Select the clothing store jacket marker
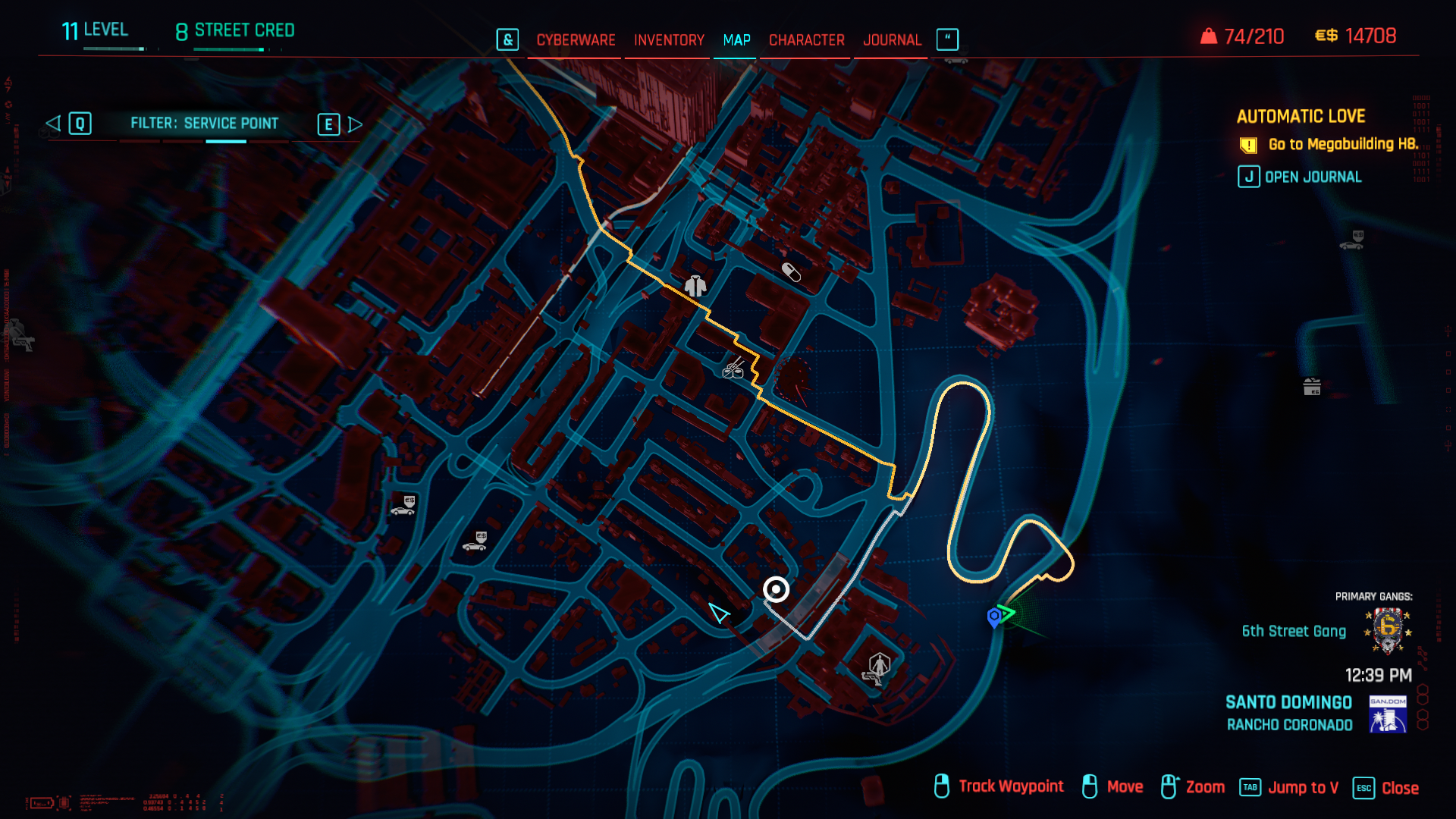This screenshot has height=819, width=1456. pyautogui.click(x=695, y=286)
